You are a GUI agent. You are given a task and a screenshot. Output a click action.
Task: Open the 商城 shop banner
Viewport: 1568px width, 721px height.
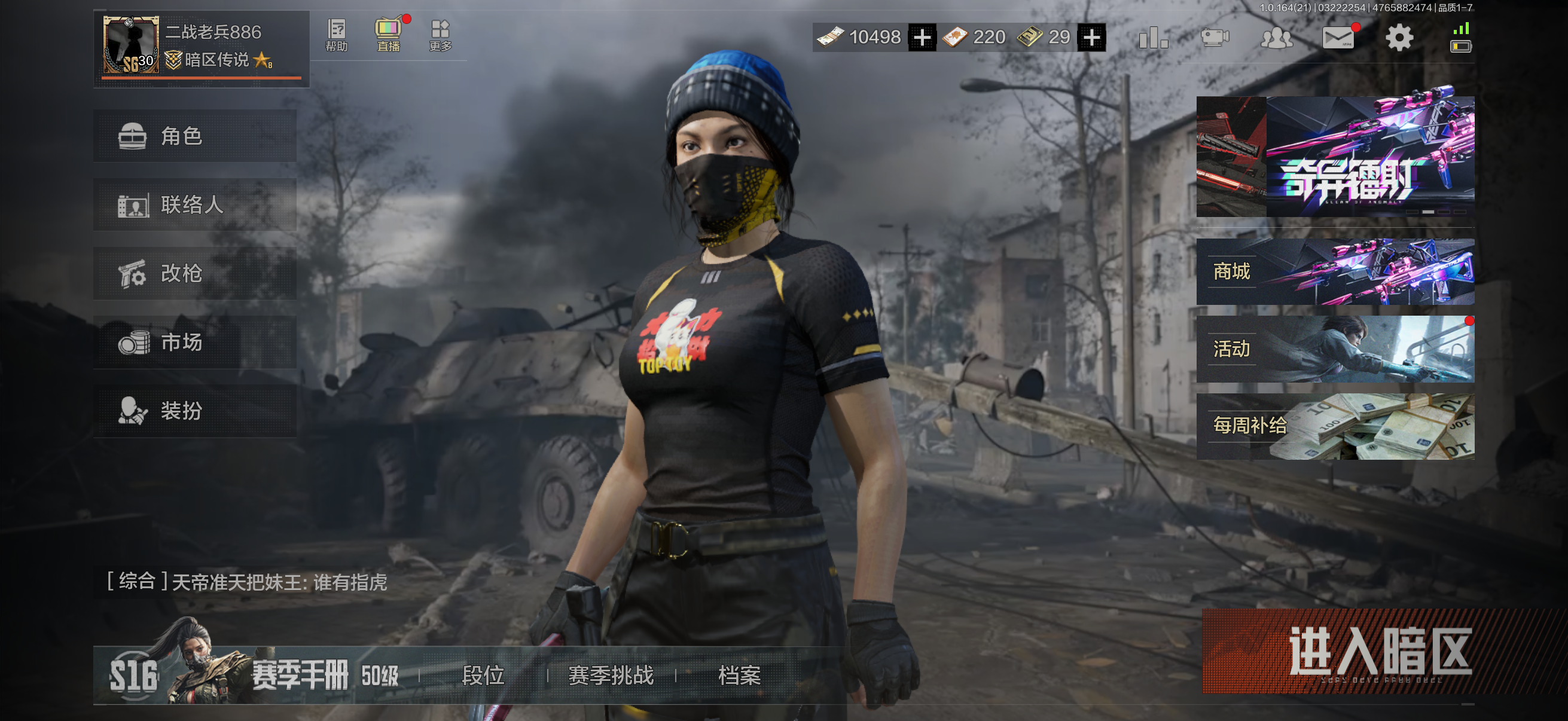point(1337,272)
